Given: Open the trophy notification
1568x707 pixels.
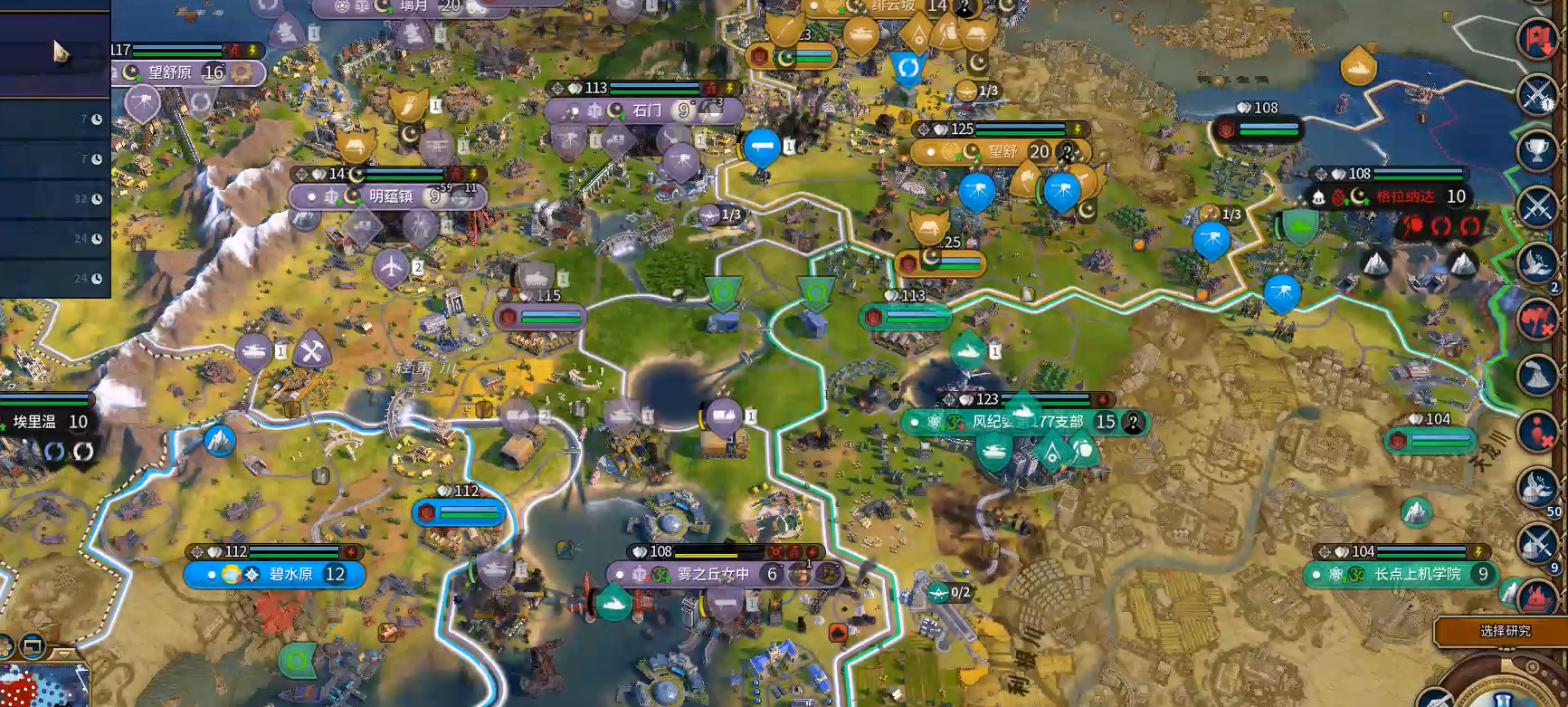Looking at the screenshot, I should click(x=1536, y=149).
